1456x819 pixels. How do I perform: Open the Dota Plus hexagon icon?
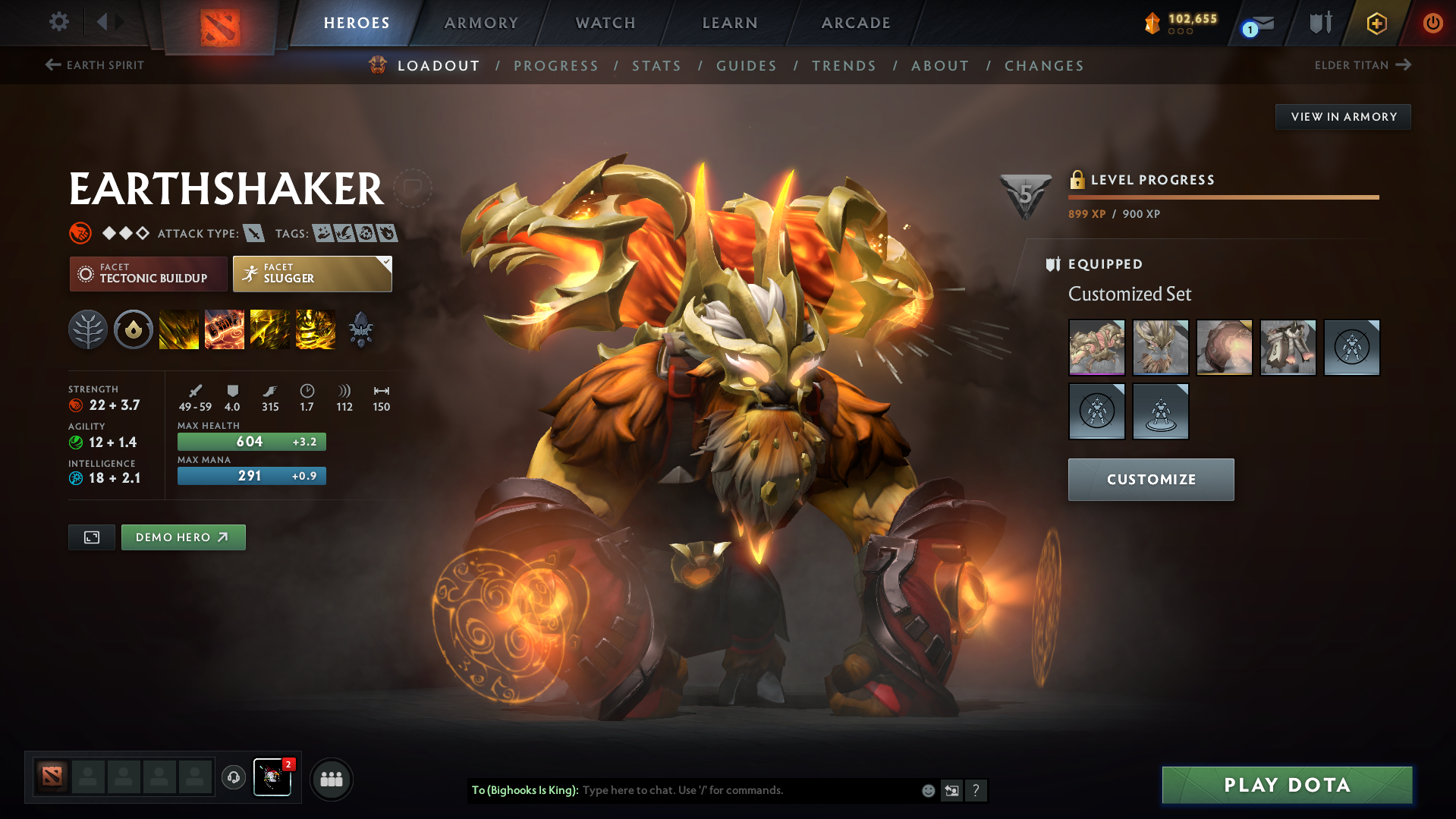click(x=1376, y=23)
